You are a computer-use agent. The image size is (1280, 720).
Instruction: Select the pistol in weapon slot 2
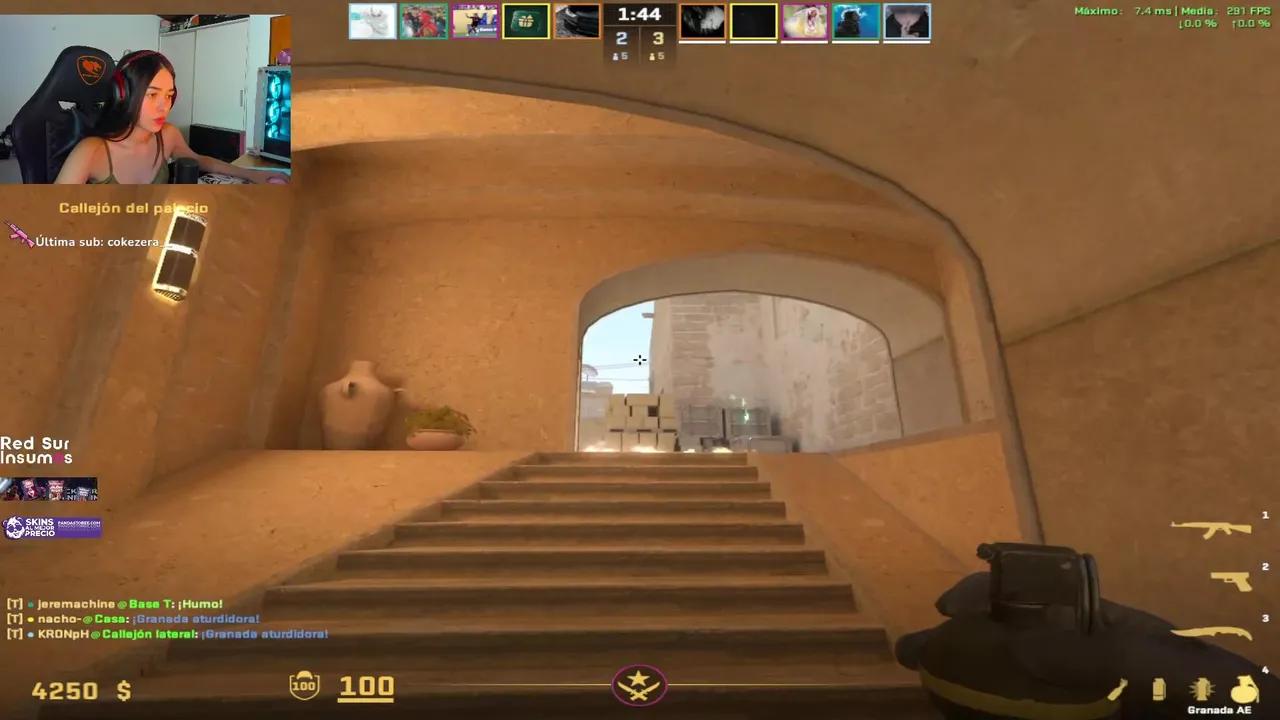(x=1232, y=581)
